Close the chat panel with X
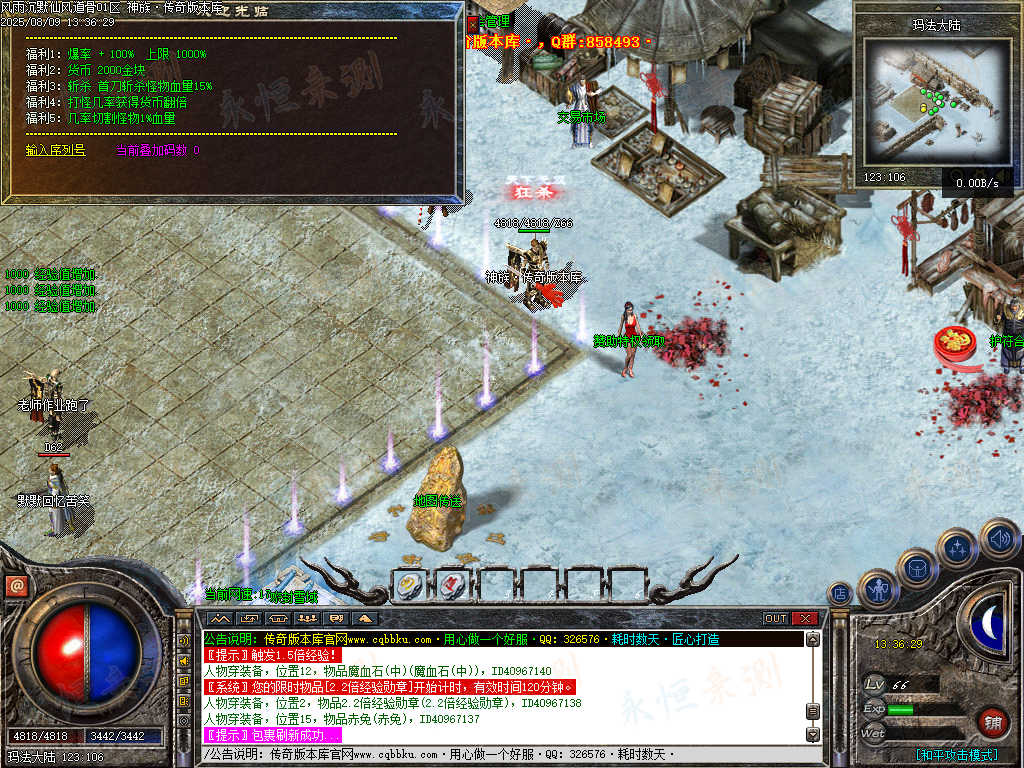 point(805,618)
